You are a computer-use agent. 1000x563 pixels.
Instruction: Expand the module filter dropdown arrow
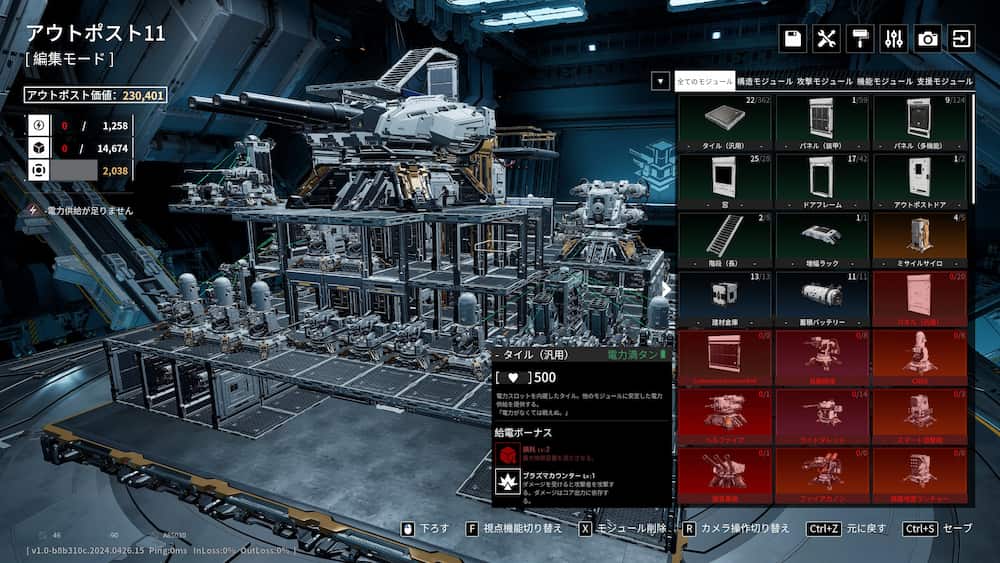pyautogui.click(x=660, y=81)
